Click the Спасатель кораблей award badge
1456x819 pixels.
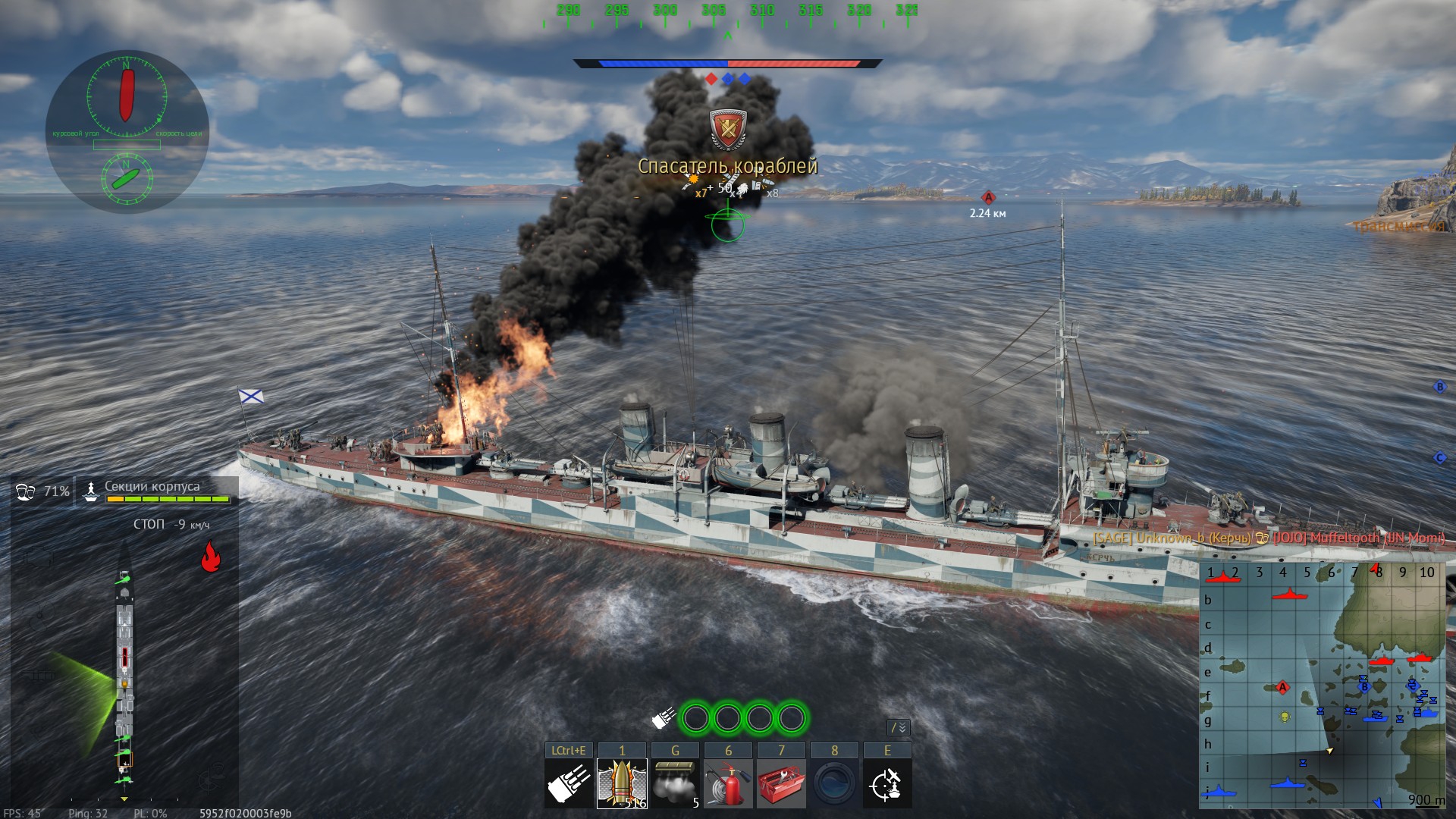tap(728, 129)
